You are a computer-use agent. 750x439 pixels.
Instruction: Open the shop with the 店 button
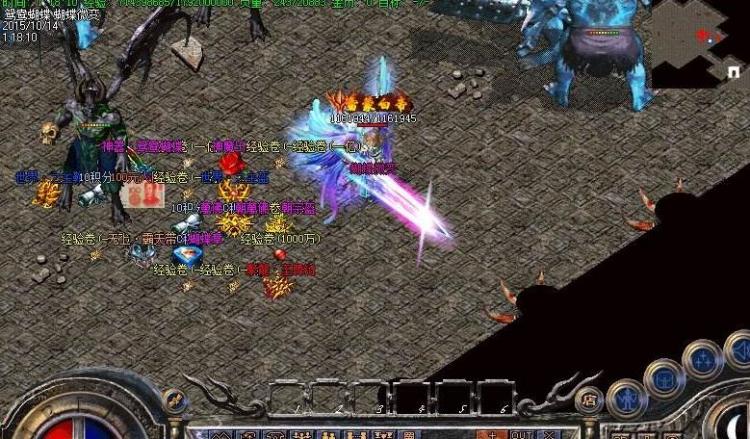point(590,400)
